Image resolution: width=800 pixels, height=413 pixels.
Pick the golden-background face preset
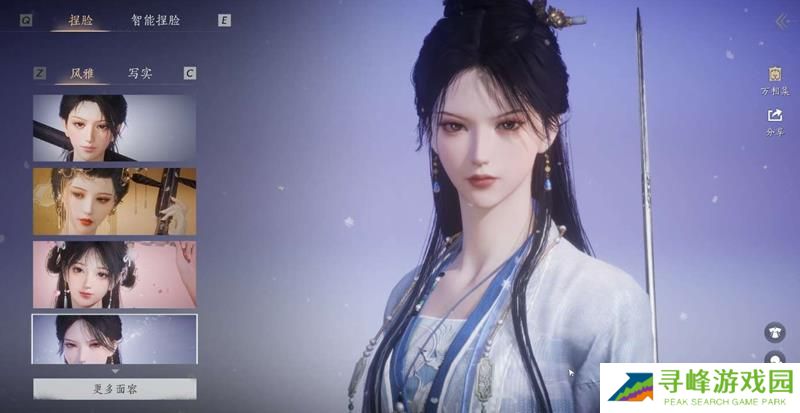point(114,200)
